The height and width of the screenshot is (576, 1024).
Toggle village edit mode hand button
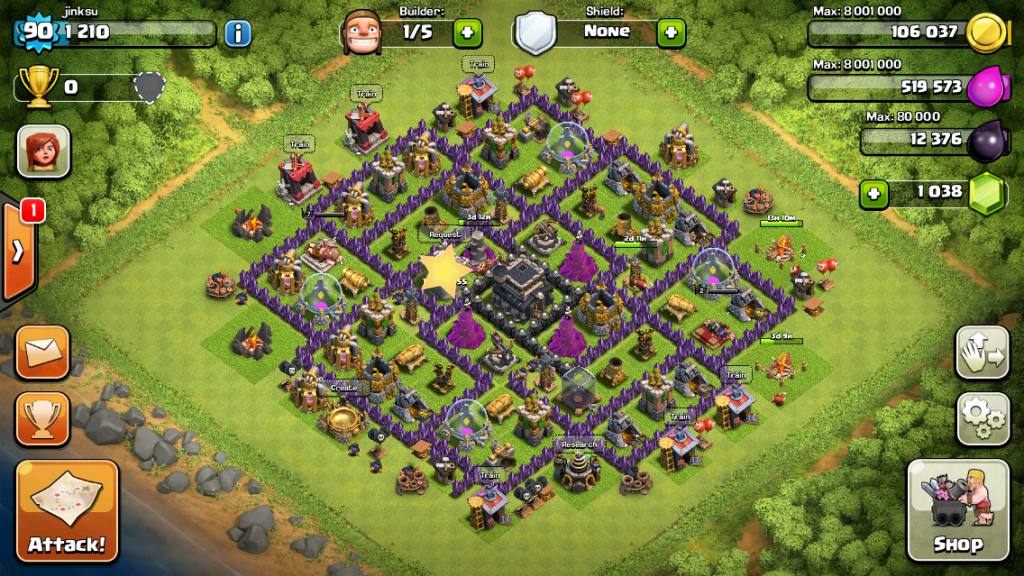click(x=983, y=351)
